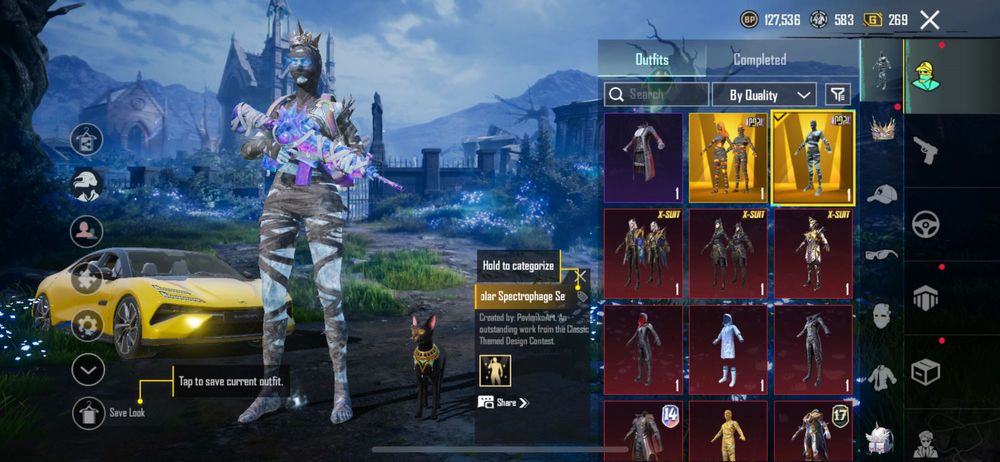Open the baseball cap hat category
This screenshot has width=1000, height=462.
tap(882, 194)
